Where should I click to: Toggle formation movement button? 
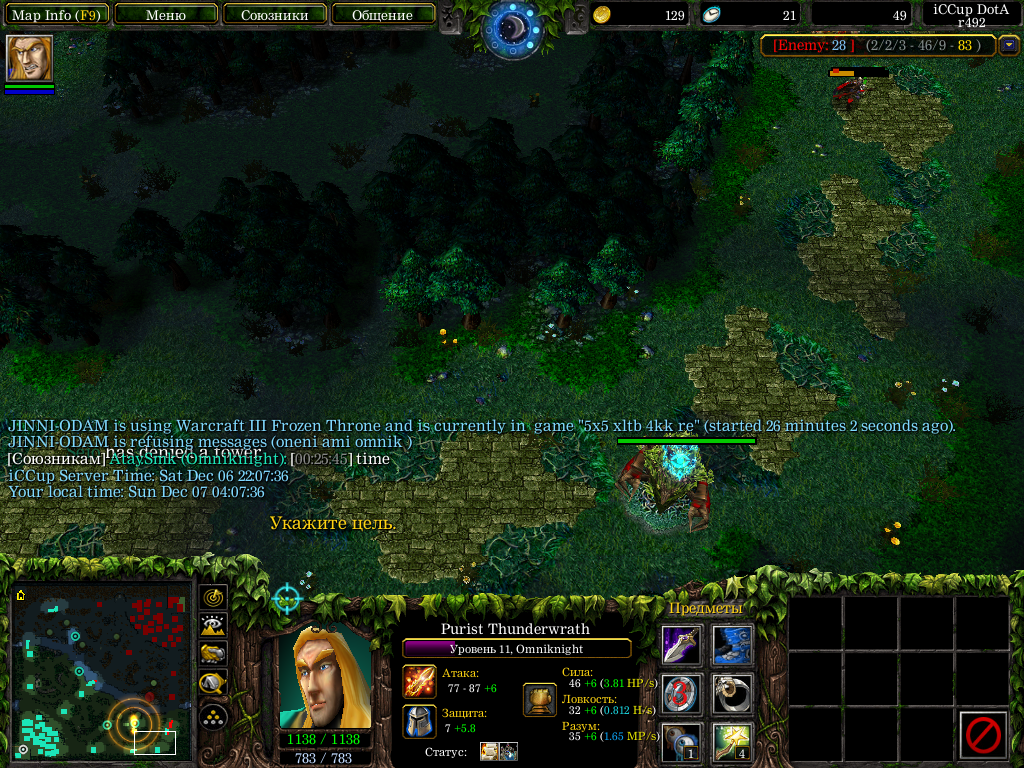coord(213,716)
